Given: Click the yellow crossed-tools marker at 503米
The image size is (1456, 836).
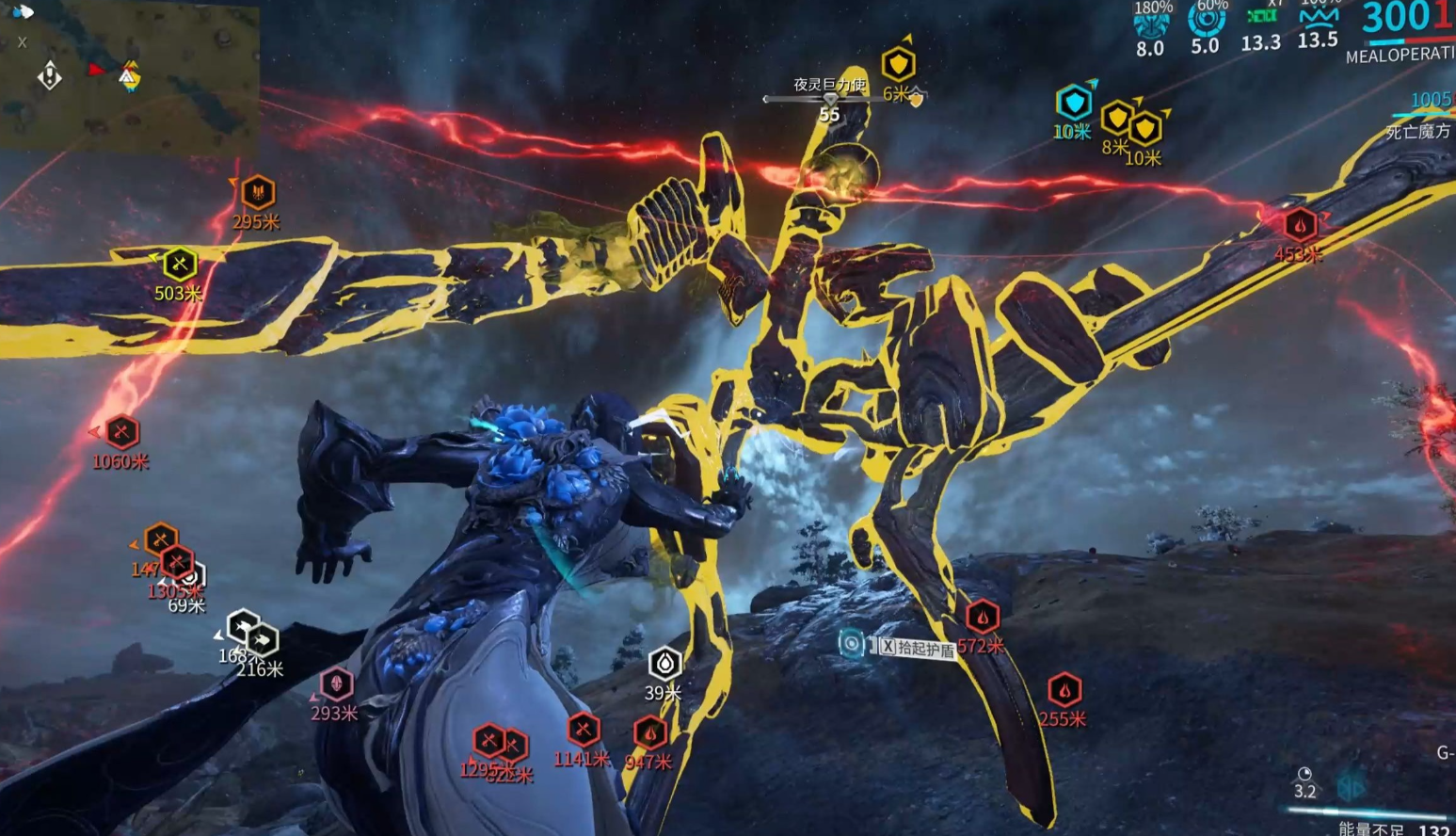Looking at the screenshot, I should pos(179,265).
